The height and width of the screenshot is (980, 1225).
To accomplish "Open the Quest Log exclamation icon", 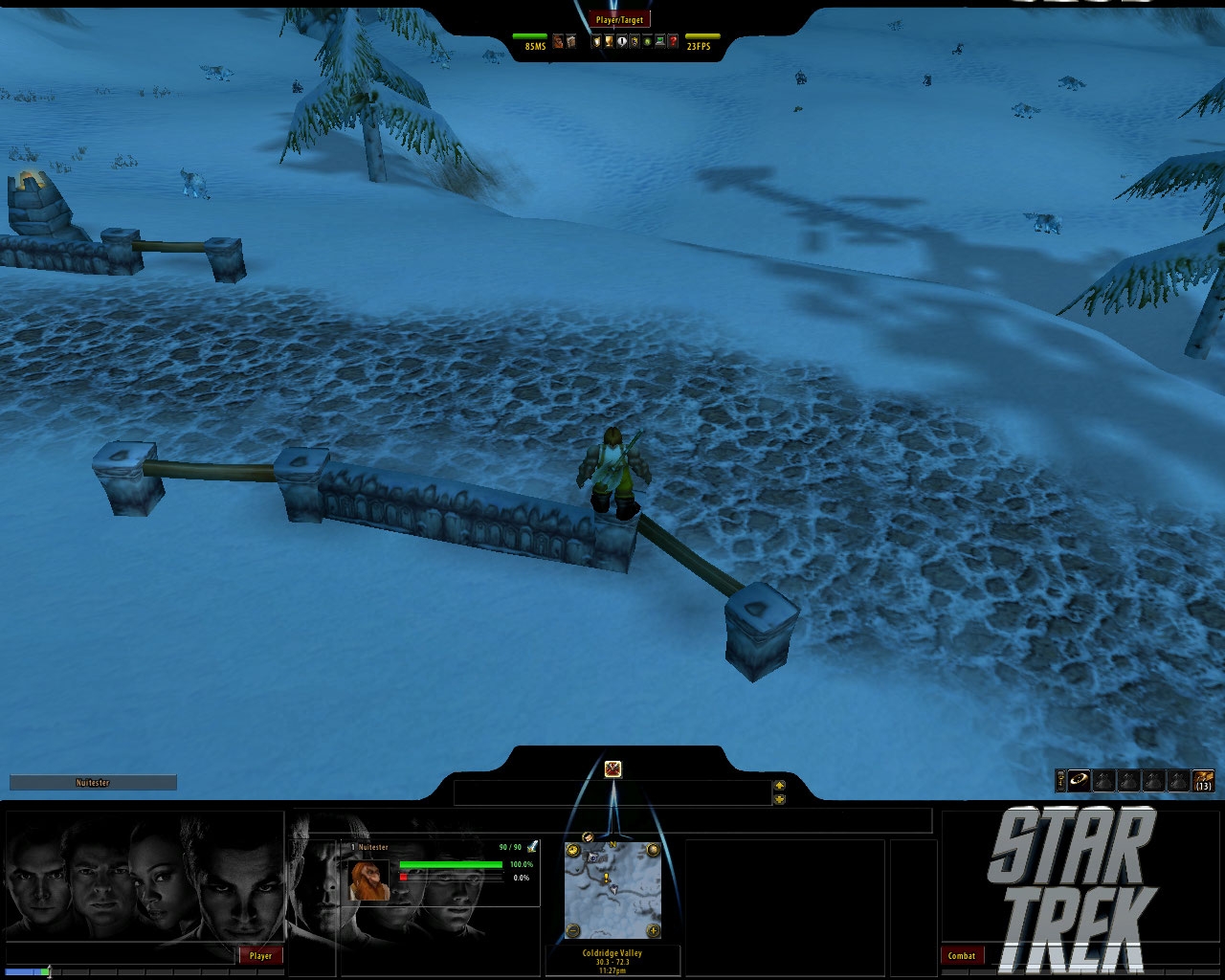I will [x=622, y=41].
